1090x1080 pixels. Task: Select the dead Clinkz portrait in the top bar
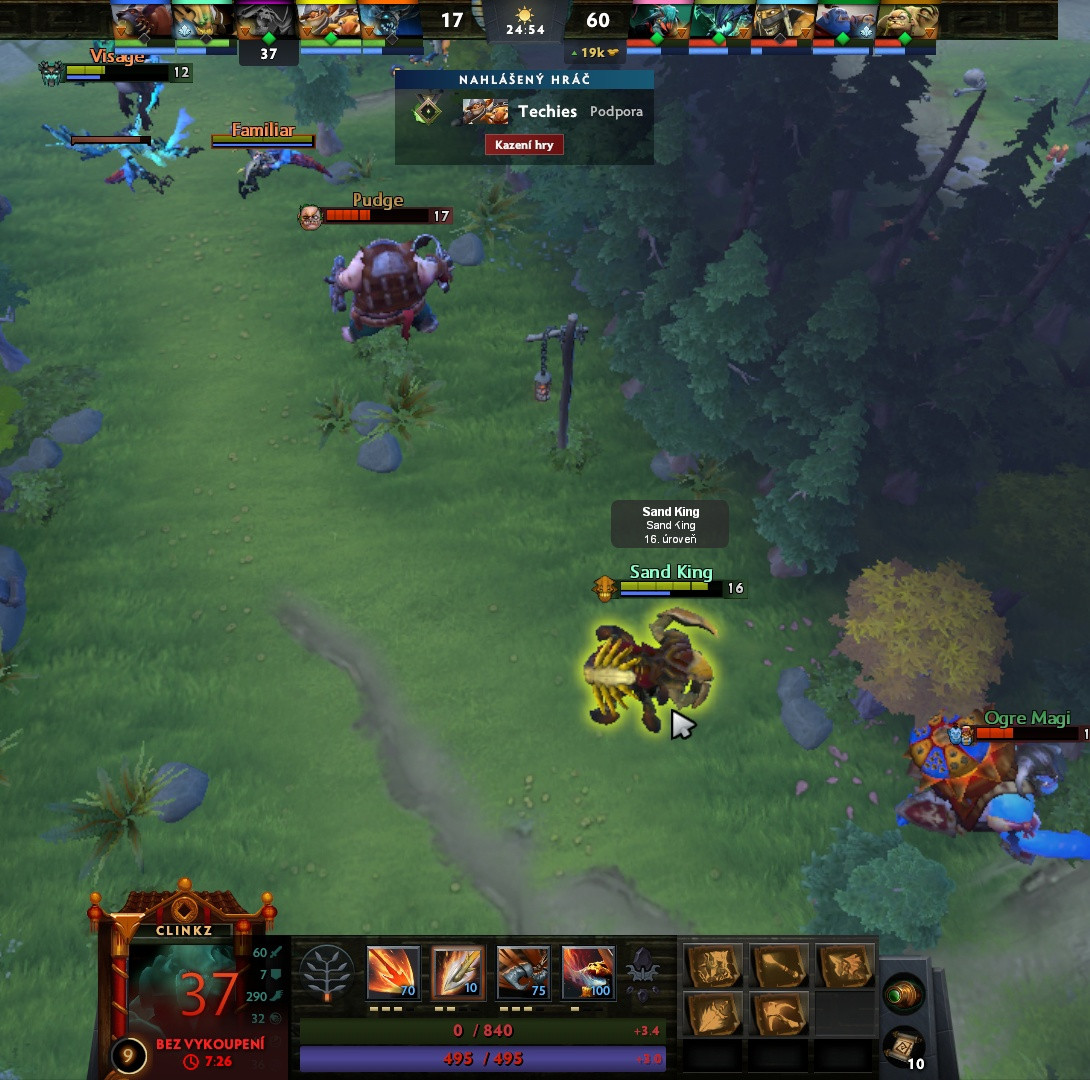[x=267, y=21]
